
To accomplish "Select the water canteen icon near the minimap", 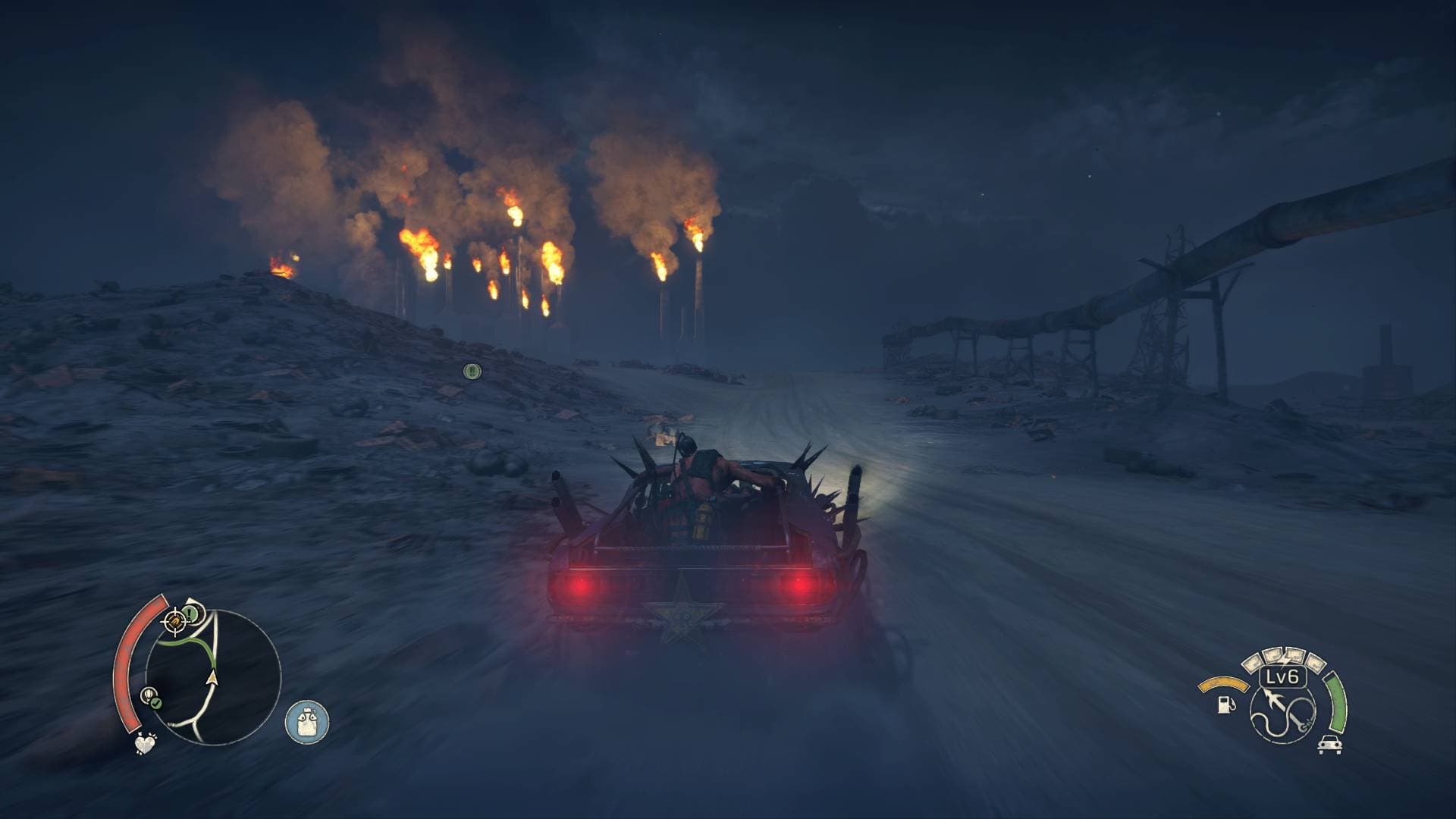I will pyautogui.click(x=307, y=722).
